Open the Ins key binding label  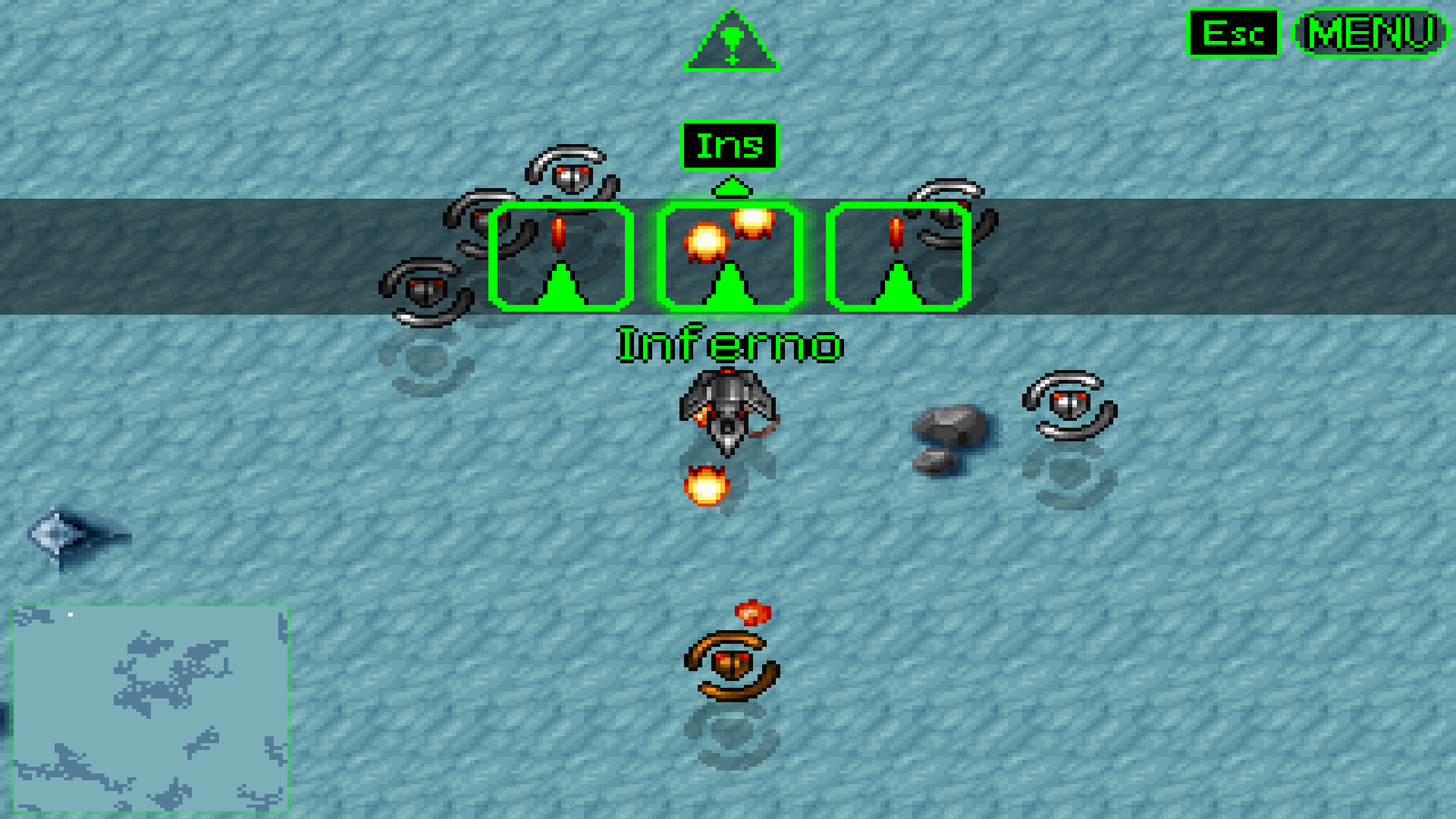730,146
